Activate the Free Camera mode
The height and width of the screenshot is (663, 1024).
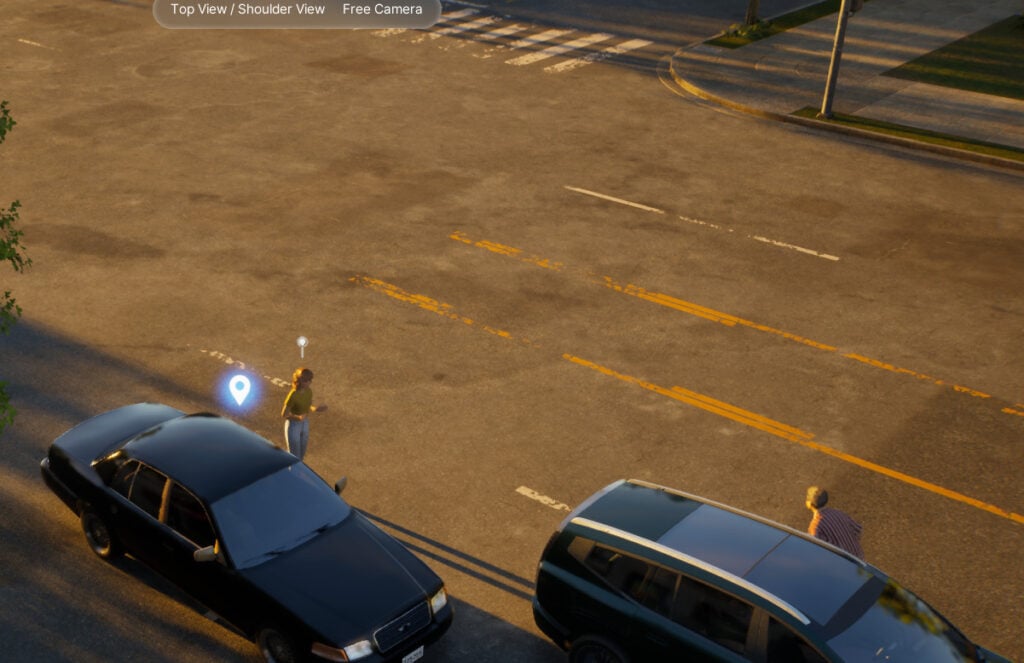[x=382, y=9]
